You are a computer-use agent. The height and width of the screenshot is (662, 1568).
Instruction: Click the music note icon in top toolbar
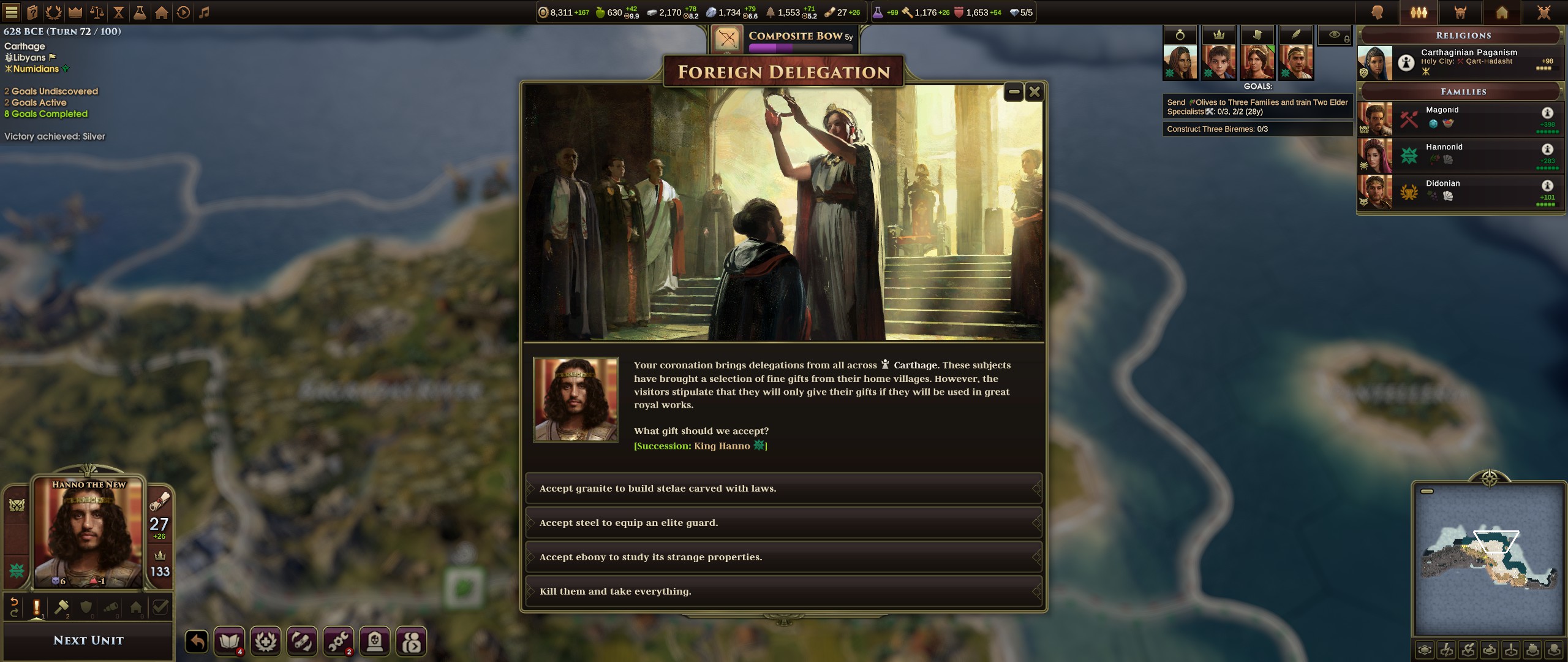tap(204, 11)
